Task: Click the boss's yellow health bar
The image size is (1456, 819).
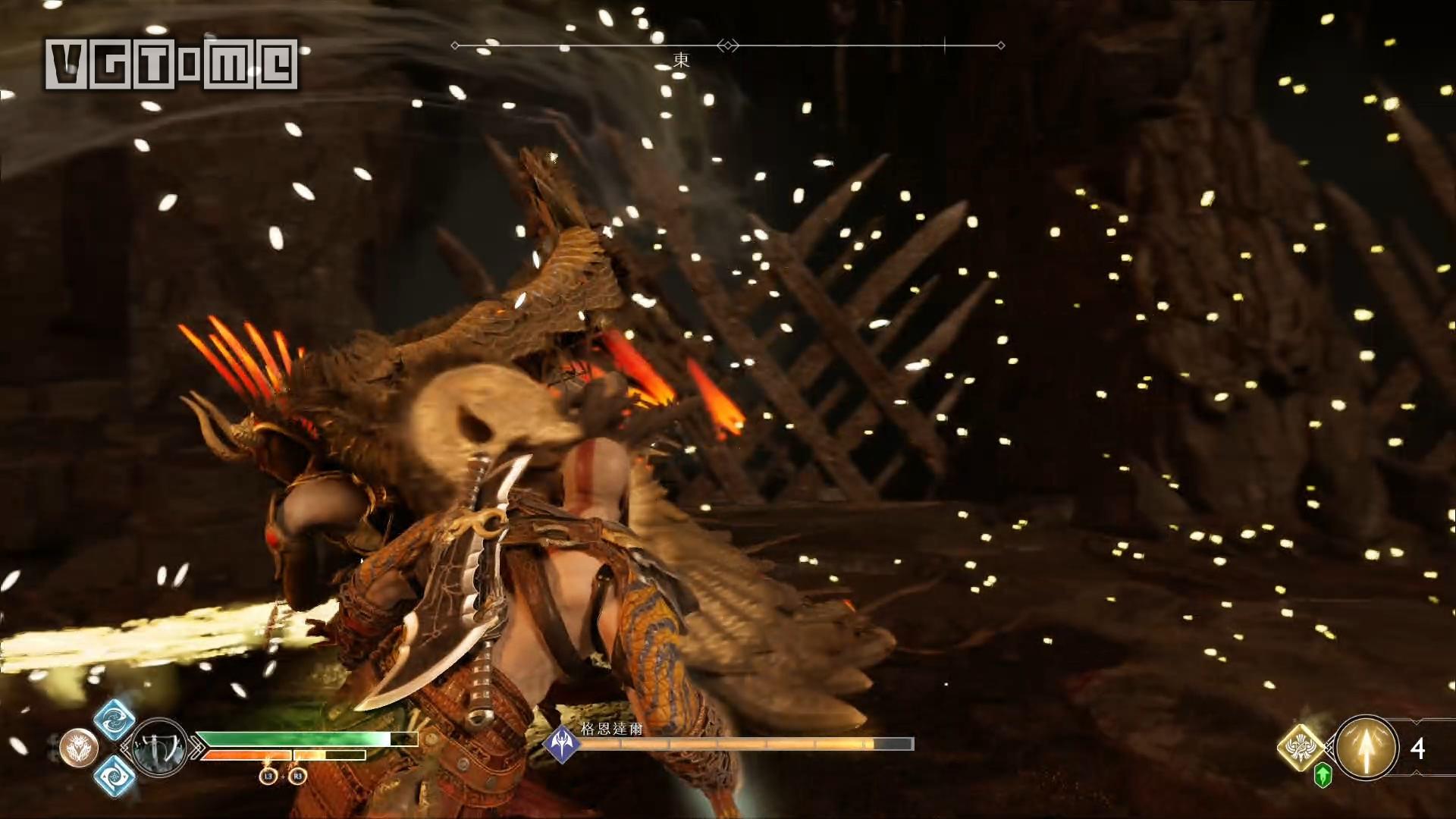Action: (x=726, y=743)
